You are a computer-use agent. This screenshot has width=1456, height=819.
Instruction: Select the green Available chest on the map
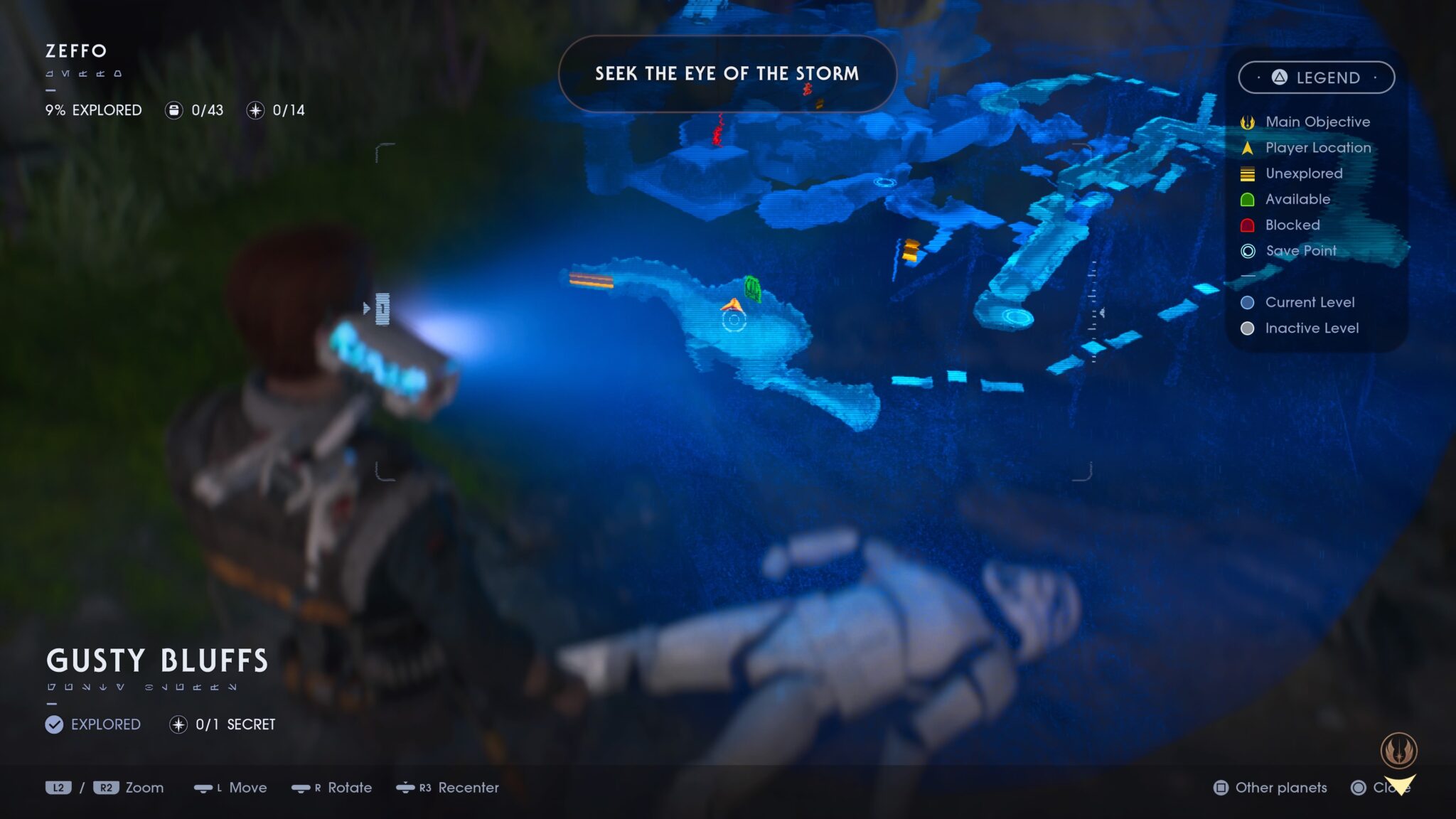753,288
